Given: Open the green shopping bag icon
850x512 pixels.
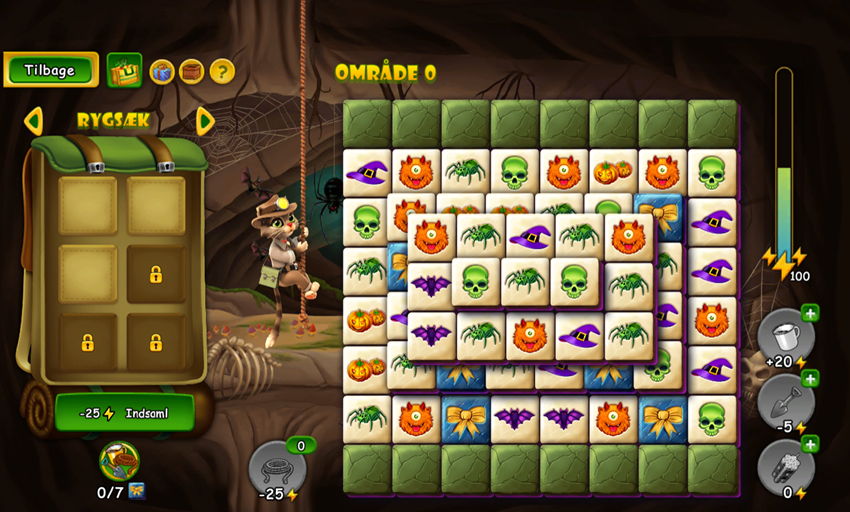Looking at the screenshot, I should (x=125, y=70).
